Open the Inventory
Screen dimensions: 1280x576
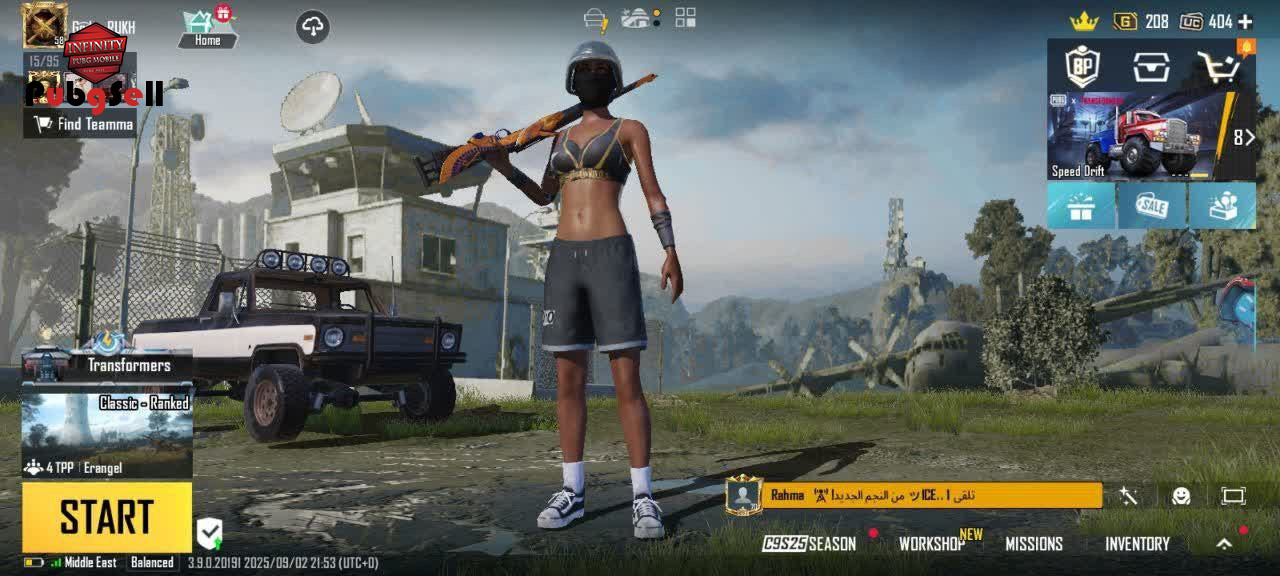(1137, 544)
